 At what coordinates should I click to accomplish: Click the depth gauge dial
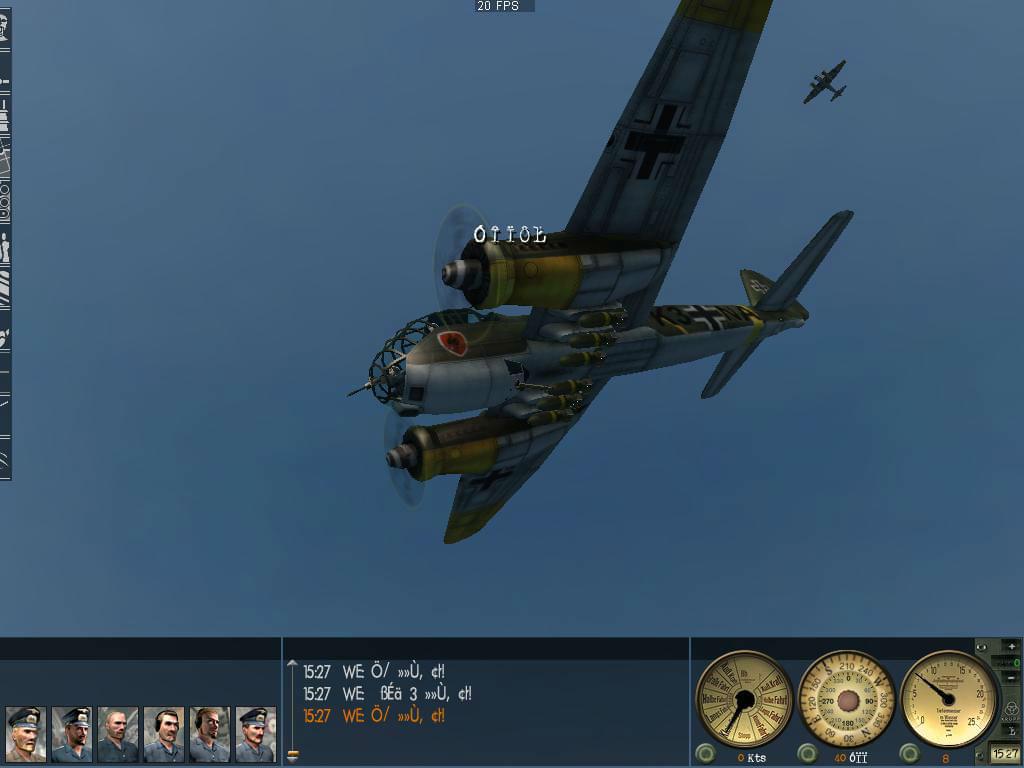[949, 698]
